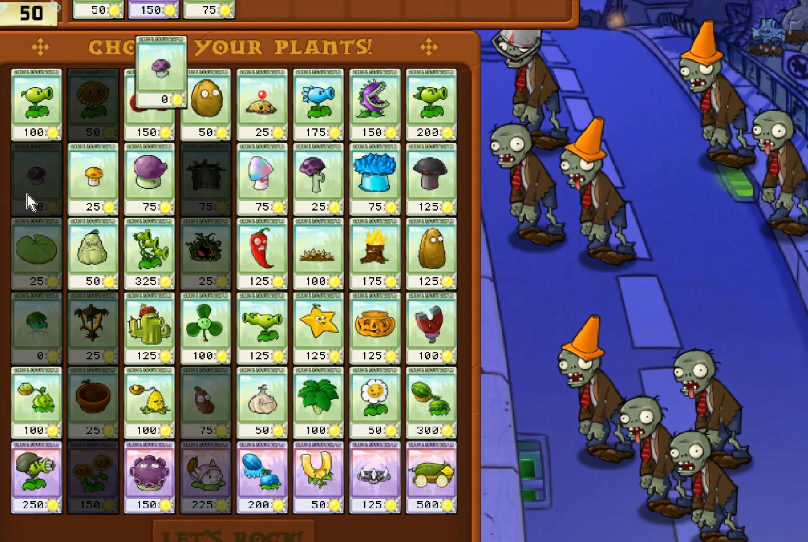The width and height of the screenshot is (808, 542).
Task: Choose the Fume-shroom seed packet
Action: [x=150, y=178]
